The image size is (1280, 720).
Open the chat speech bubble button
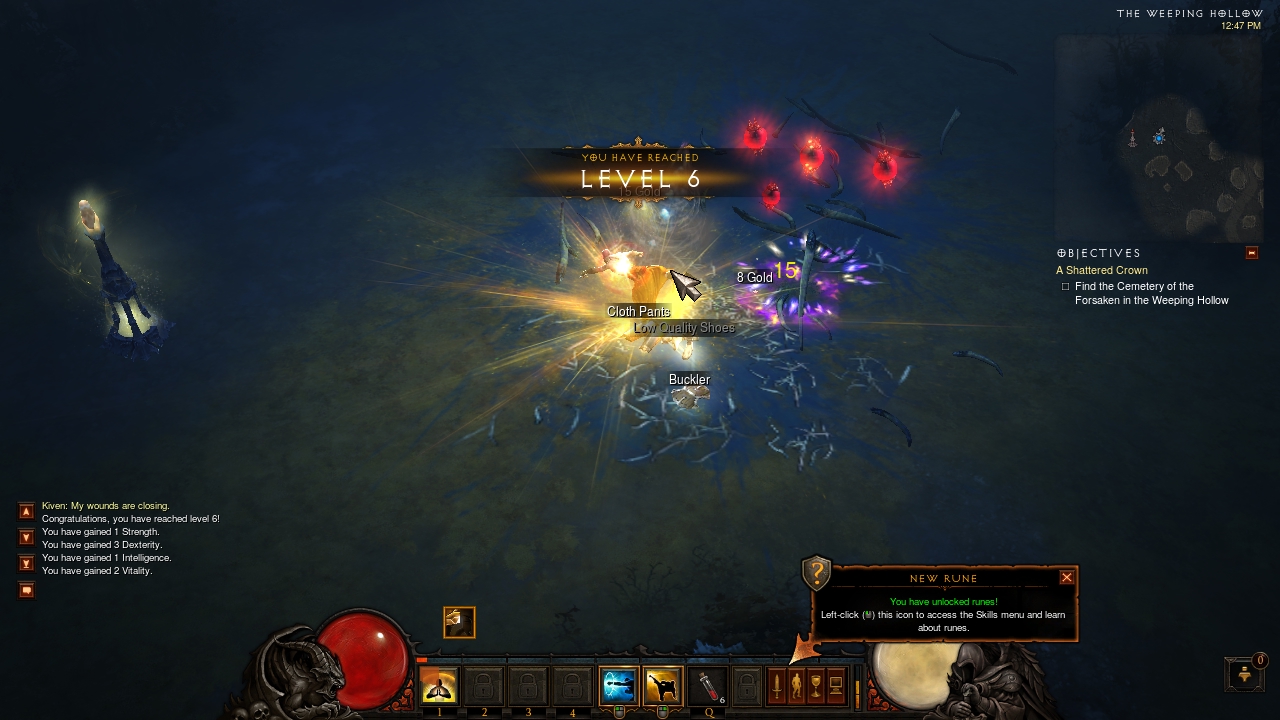pyautogui.click(x=27, y=590)
